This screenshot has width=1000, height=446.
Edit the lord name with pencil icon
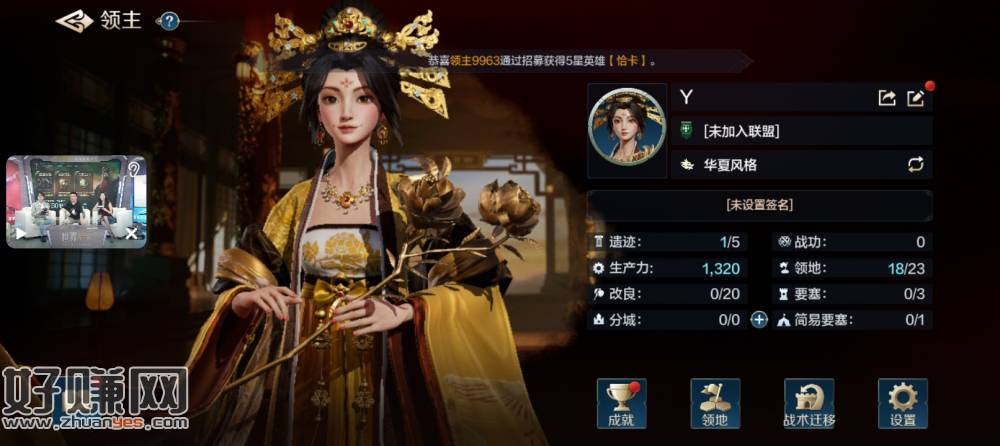[x=915, y=97]
